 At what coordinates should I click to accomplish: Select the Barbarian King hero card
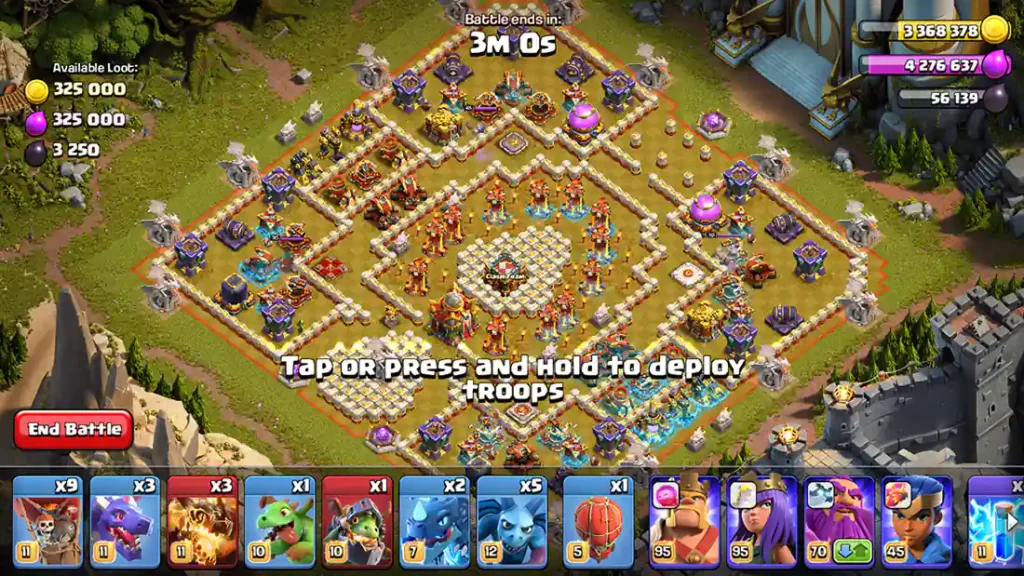(684, 520)
